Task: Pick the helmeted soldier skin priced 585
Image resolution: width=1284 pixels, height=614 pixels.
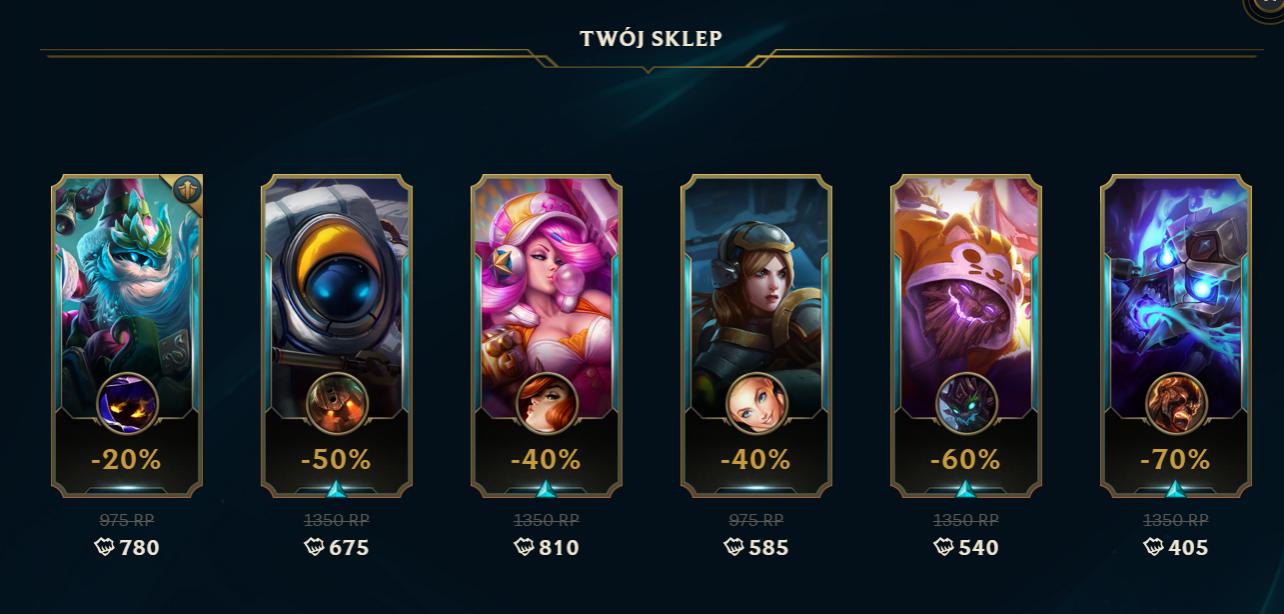Action: 756,335
